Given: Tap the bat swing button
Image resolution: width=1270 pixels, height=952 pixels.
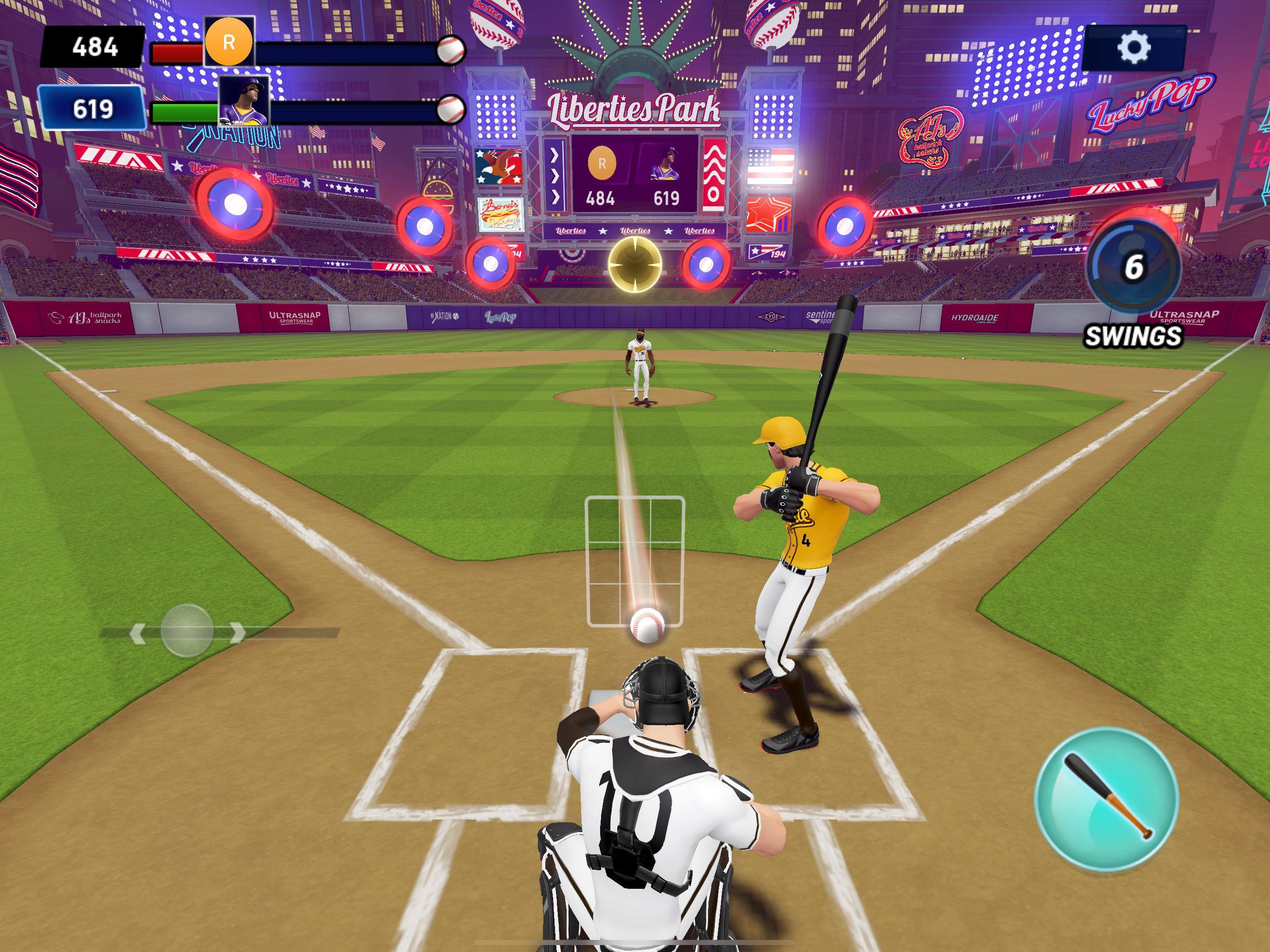Looking at the screenshot, I should coord(1106,799).
